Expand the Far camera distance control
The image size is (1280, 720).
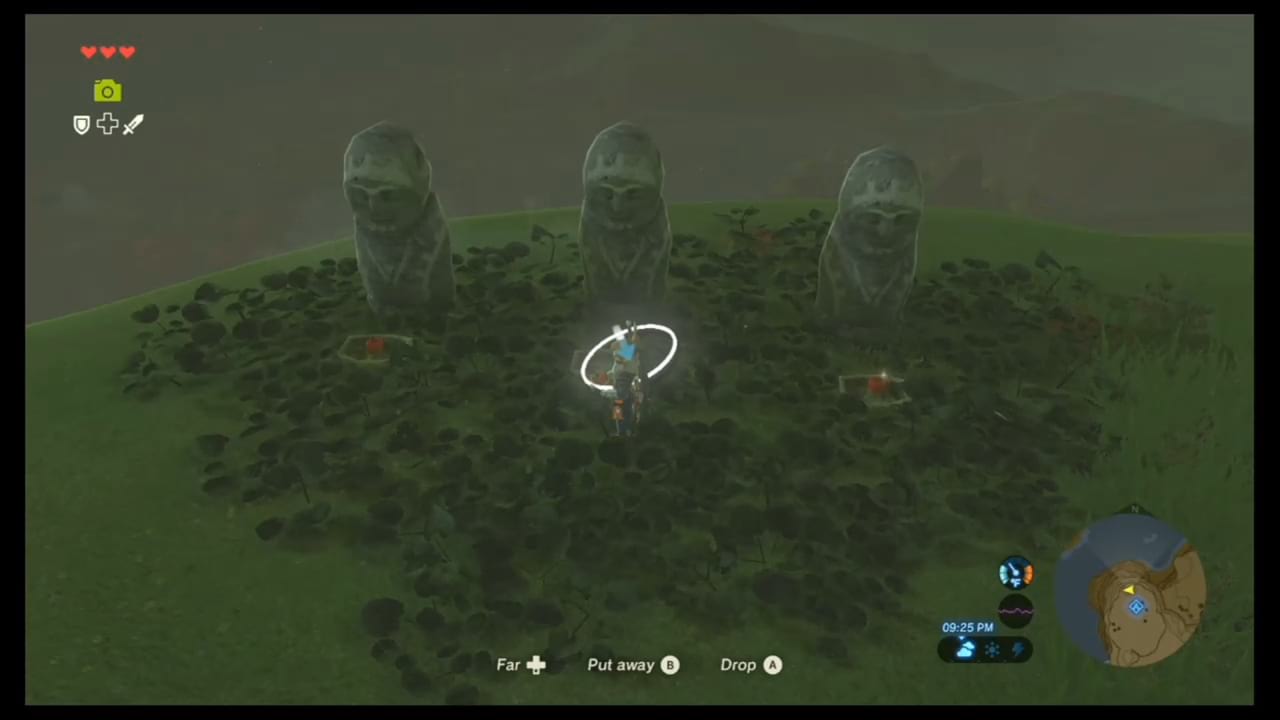coord(520,664)
